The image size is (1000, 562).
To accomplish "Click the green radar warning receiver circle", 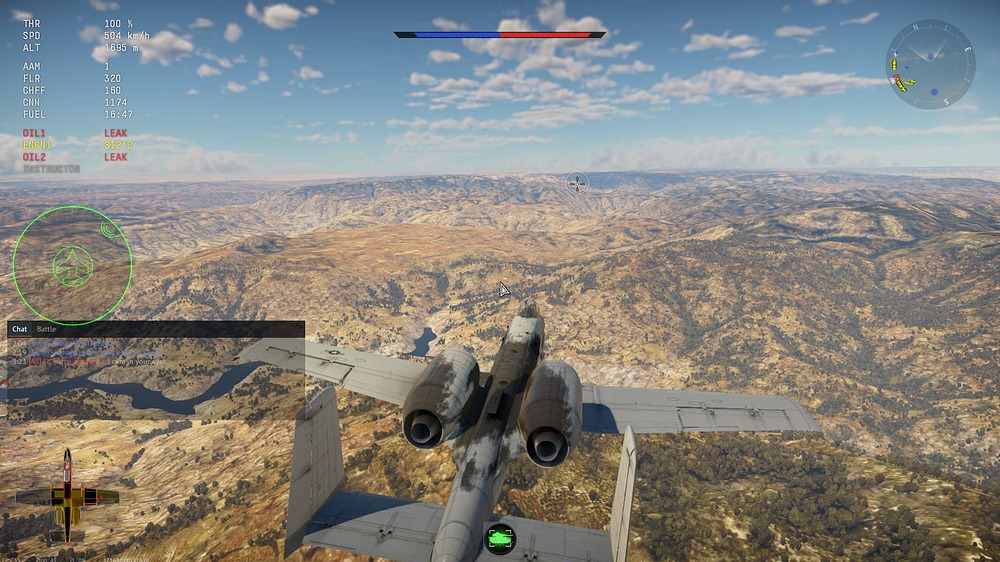I will point(72,265).
